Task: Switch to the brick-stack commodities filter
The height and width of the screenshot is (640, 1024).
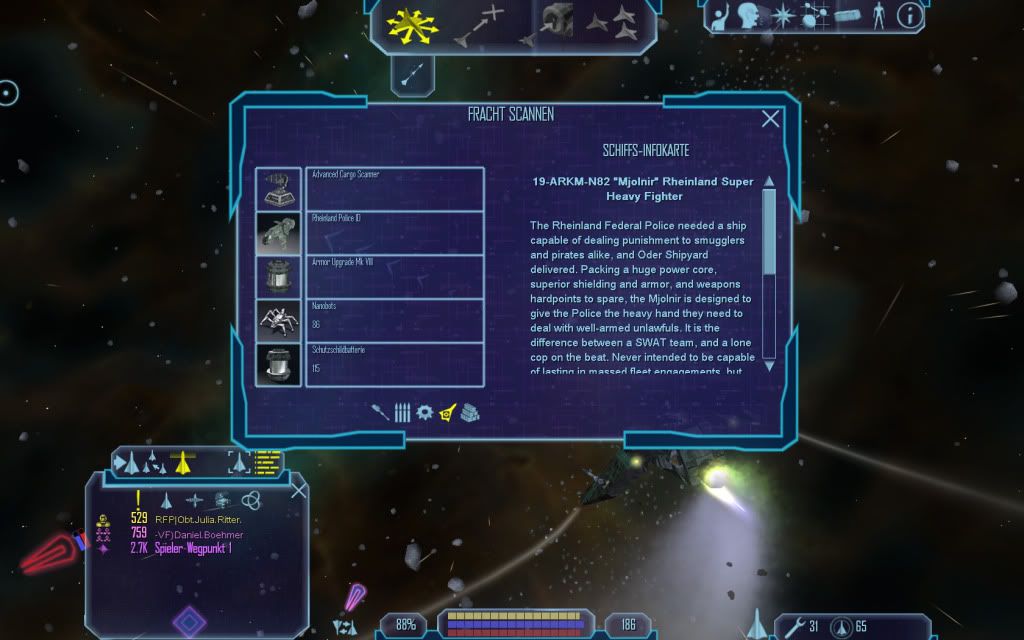Action: coord(468,412)
